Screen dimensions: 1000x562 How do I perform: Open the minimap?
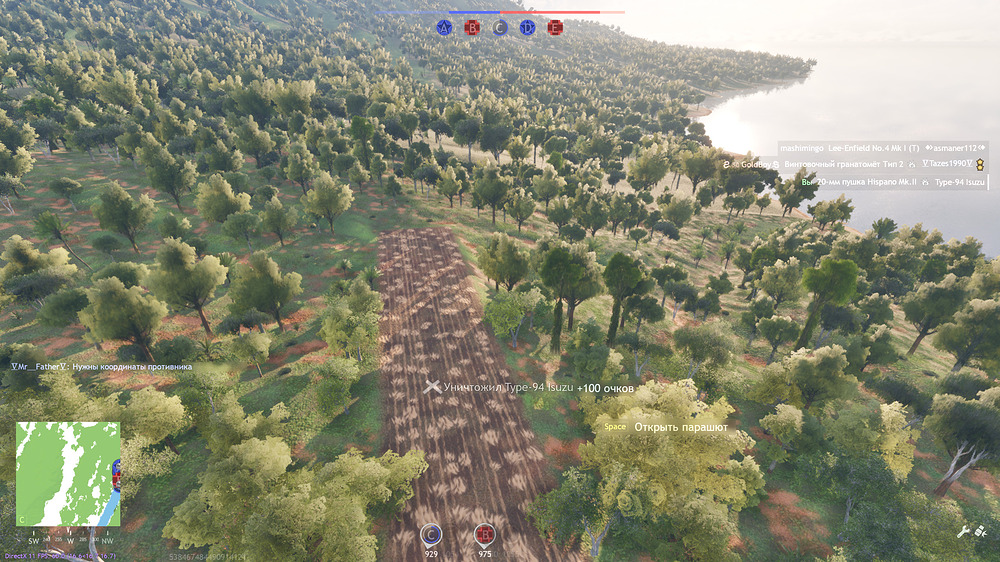coord(68,473)
